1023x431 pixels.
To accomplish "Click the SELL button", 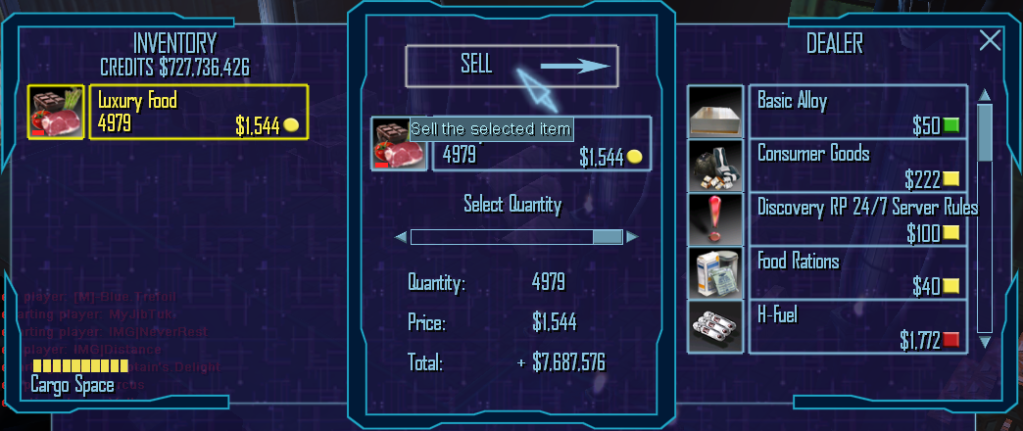I will (x=511, y=66).
